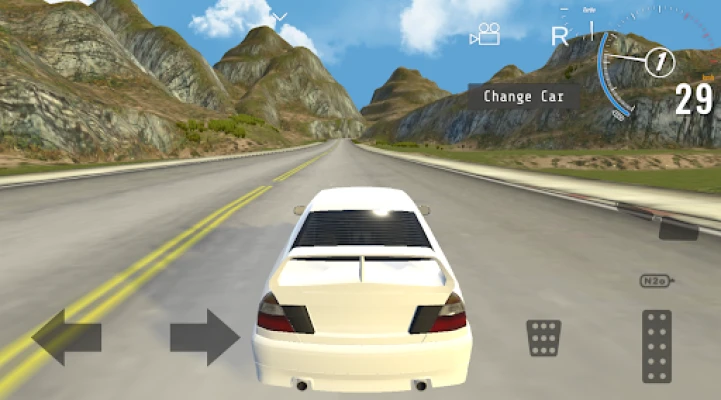
Task: Hit the tall gas pedal
Action: tap(657, 346)
